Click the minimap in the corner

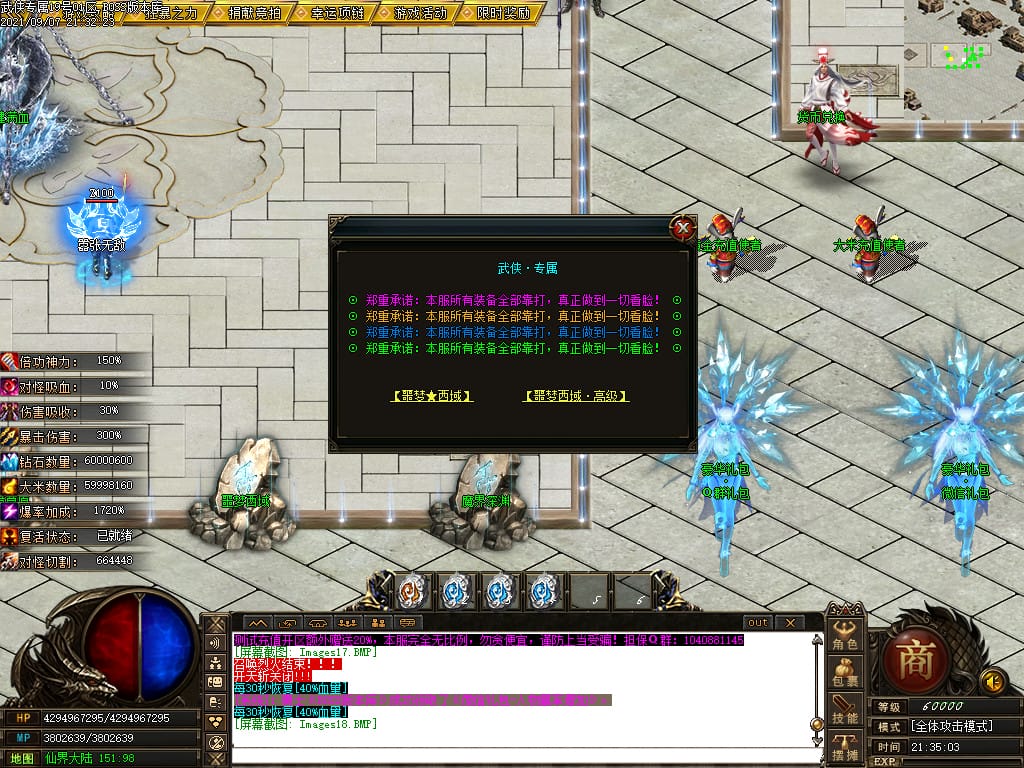[963, 58]
